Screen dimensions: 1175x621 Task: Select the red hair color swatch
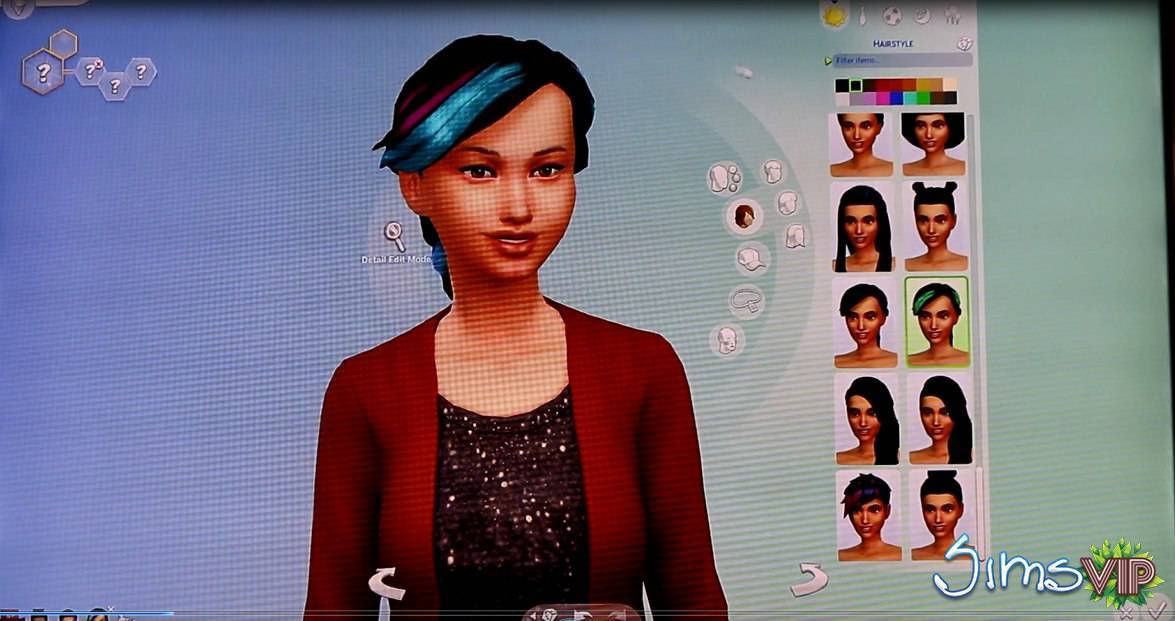[883, 85]
